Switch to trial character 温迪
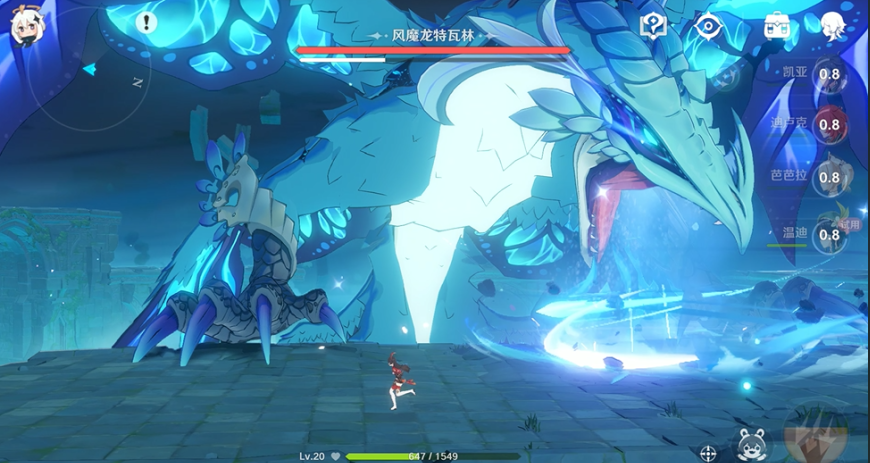Screen dimensions: 870x463 pos(828,235)
